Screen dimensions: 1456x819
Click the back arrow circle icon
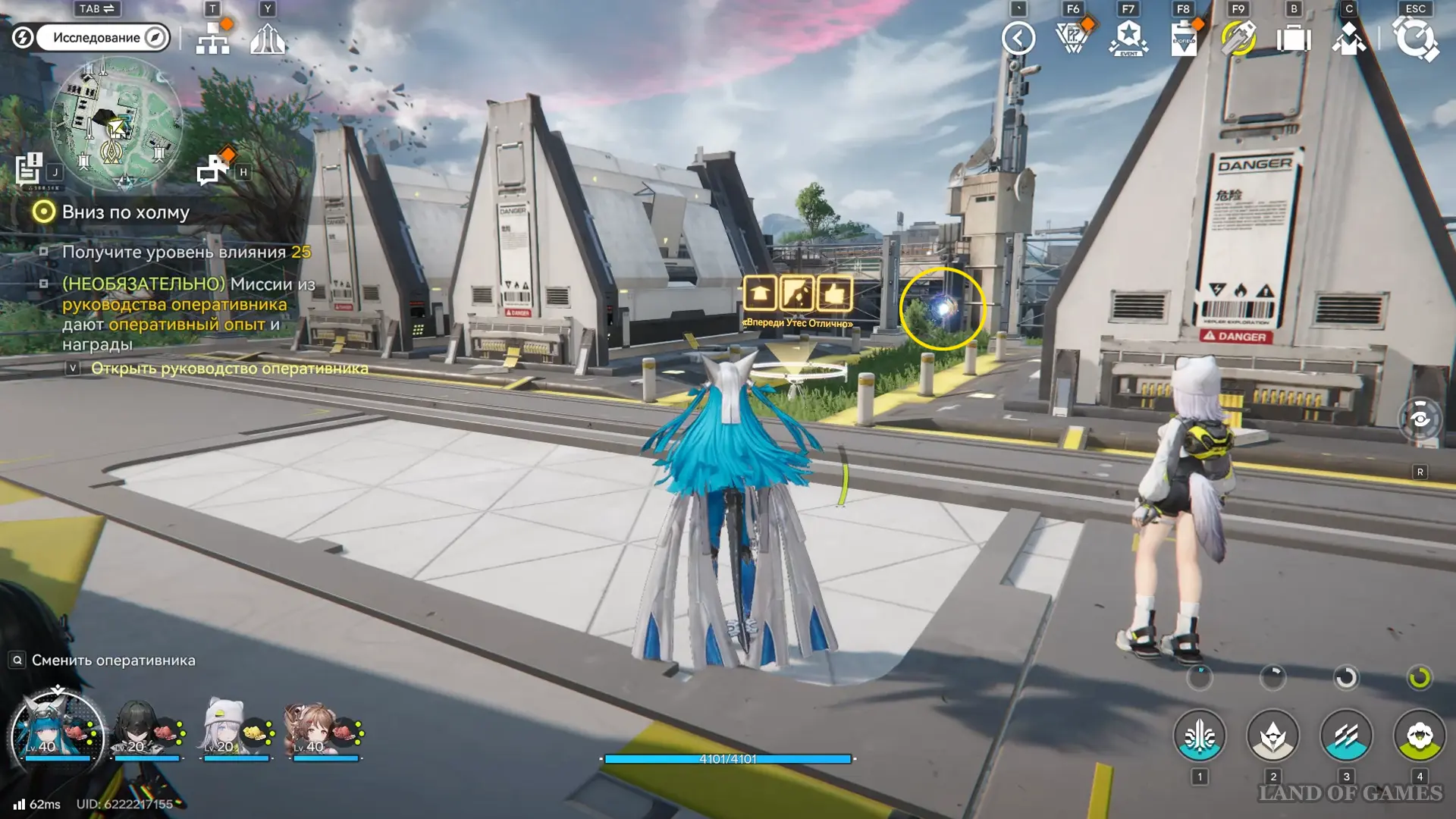tap(1018, 38)
